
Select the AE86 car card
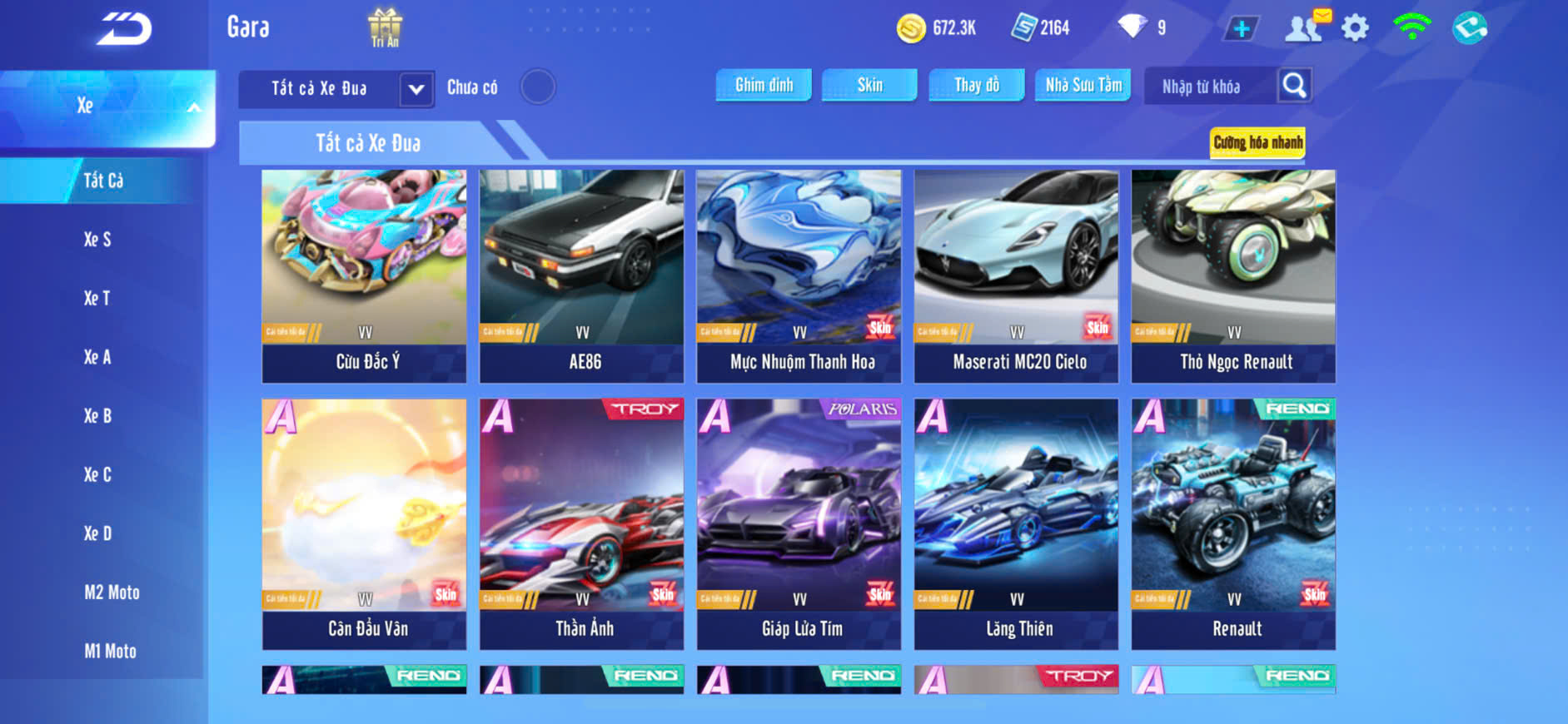pos(582,276)
